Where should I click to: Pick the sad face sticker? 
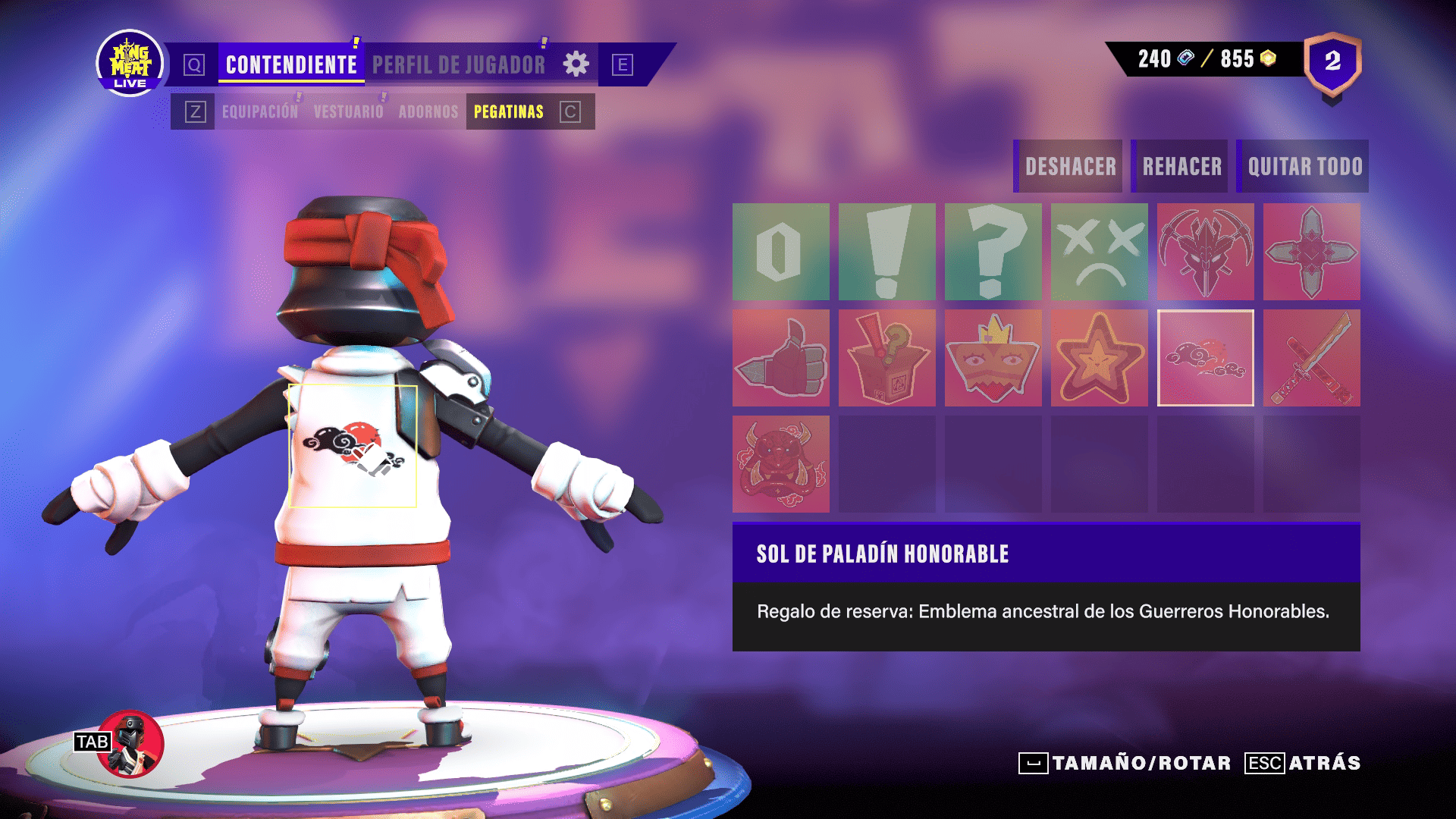pyautogui.click(x=1099, y=252)
